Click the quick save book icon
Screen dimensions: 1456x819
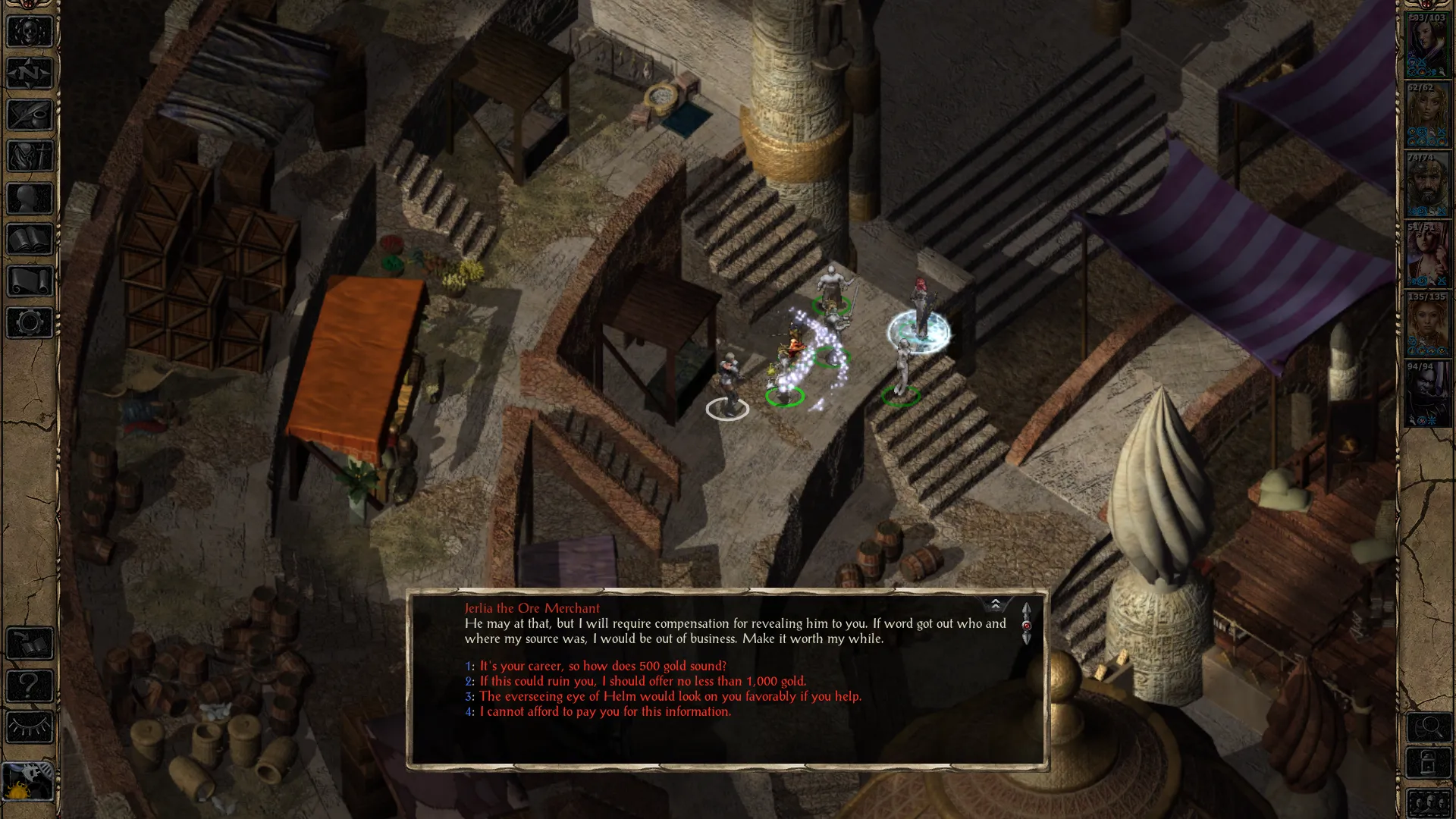[30, 645]
